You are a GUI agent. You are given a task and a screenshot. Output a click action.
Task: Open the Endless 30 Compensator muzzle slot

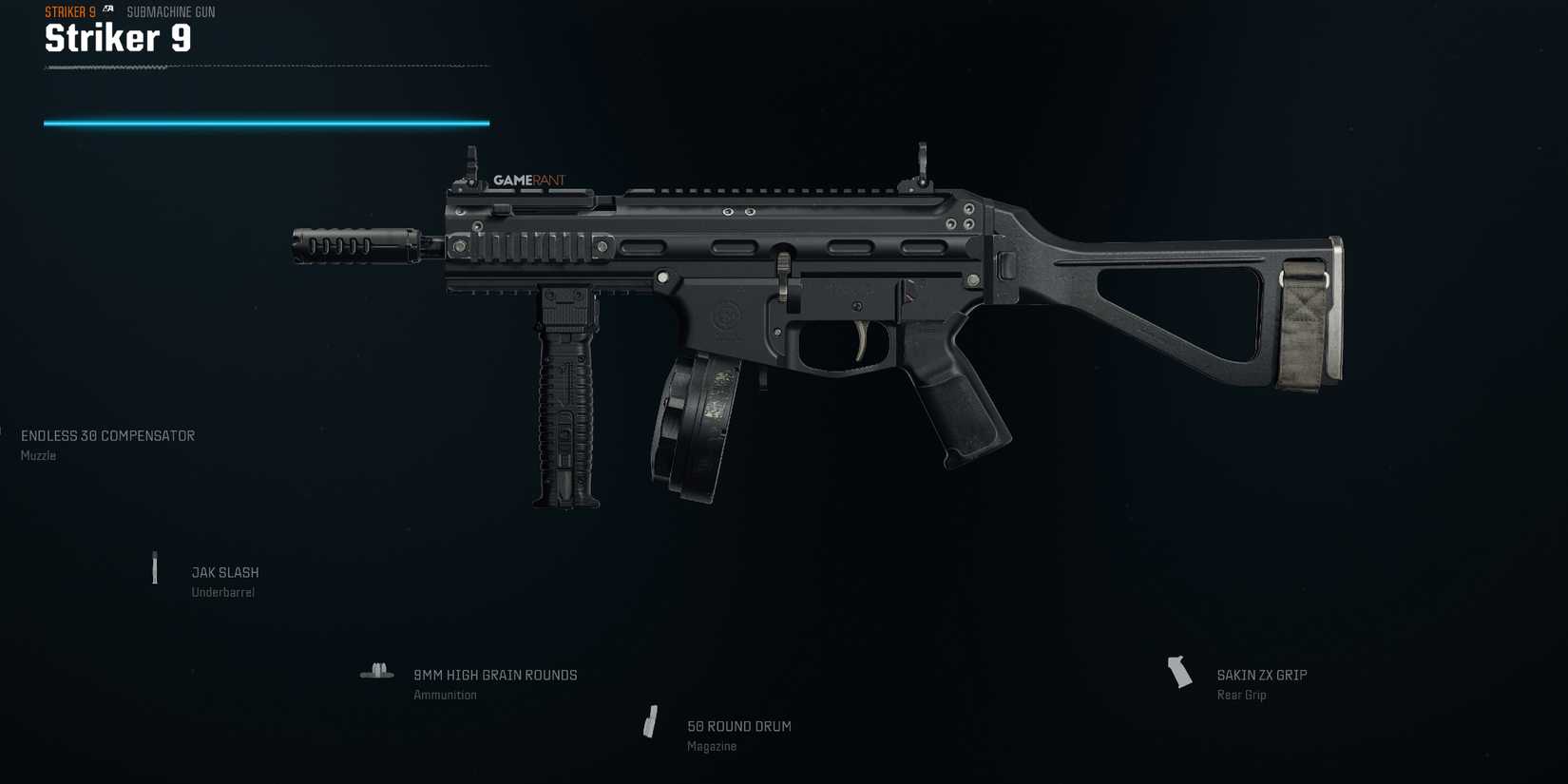point(106,435)
